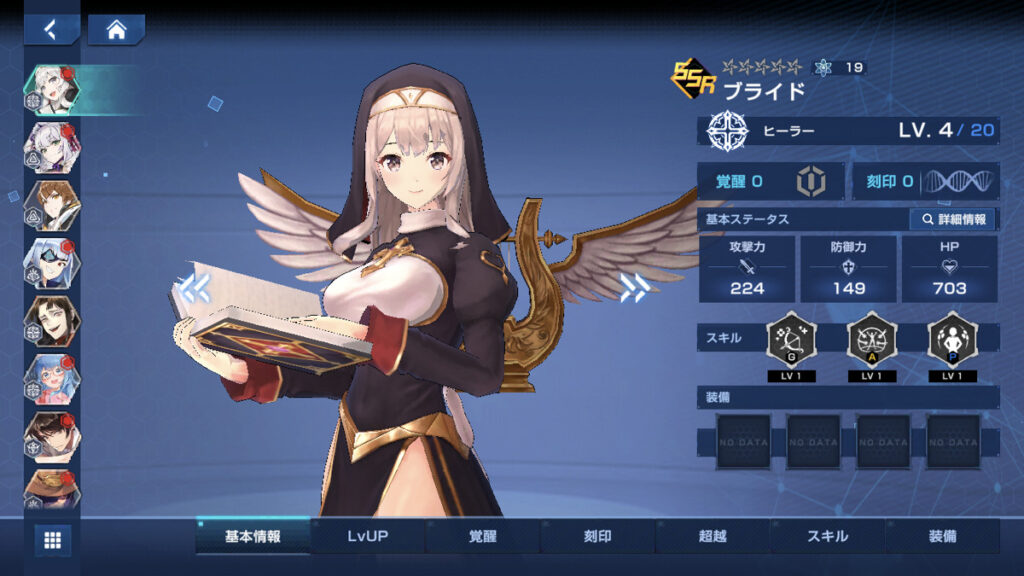Select the 刻印 tab in bottom bar

(x=597, y=536)
